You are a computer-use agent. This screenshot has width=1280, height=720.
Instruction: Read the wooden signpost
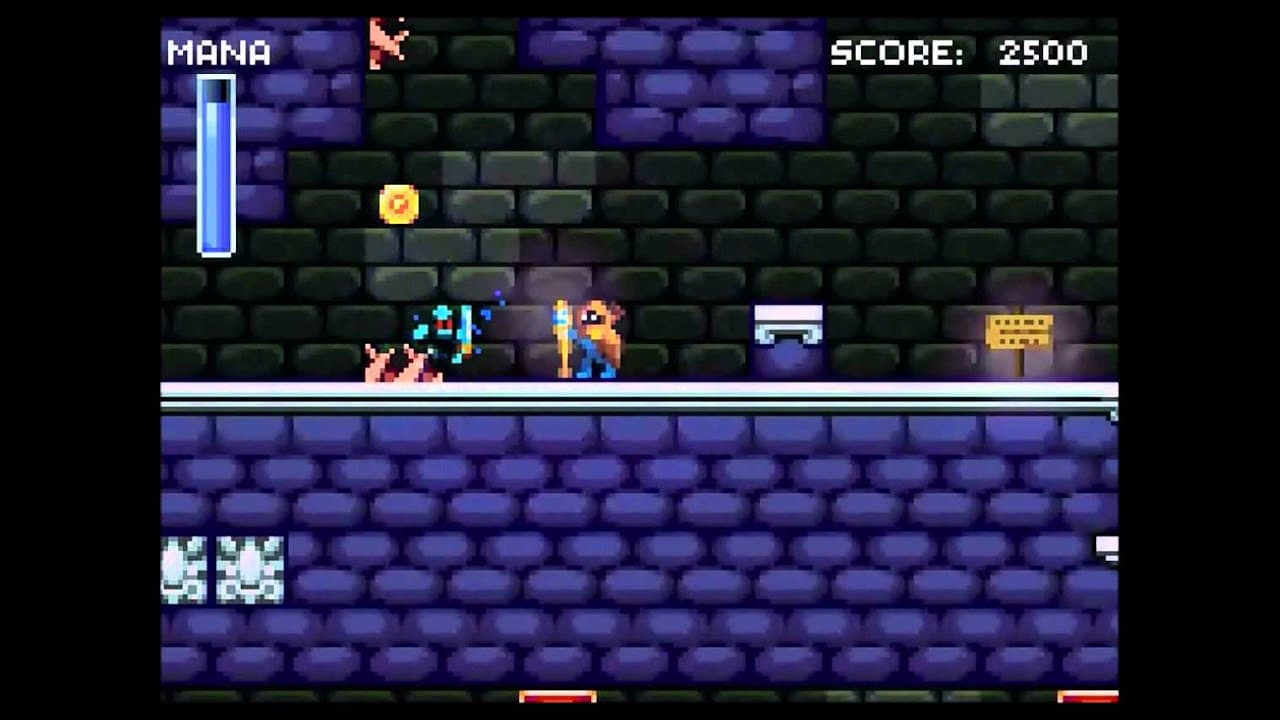[1018, 330]
